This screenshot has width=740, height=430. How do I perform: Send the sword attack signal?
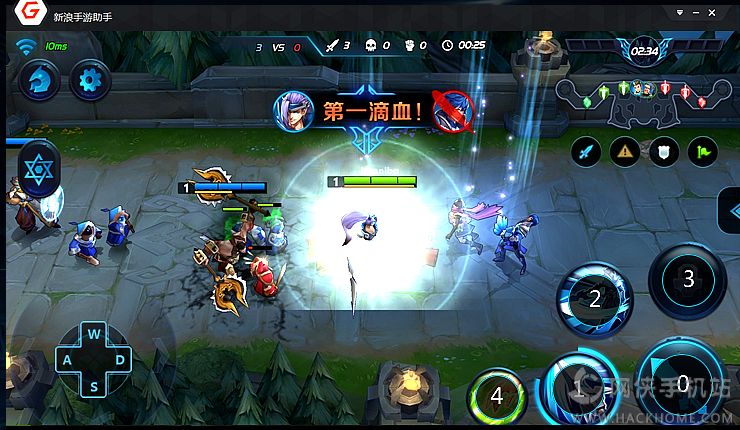[586, 152]
